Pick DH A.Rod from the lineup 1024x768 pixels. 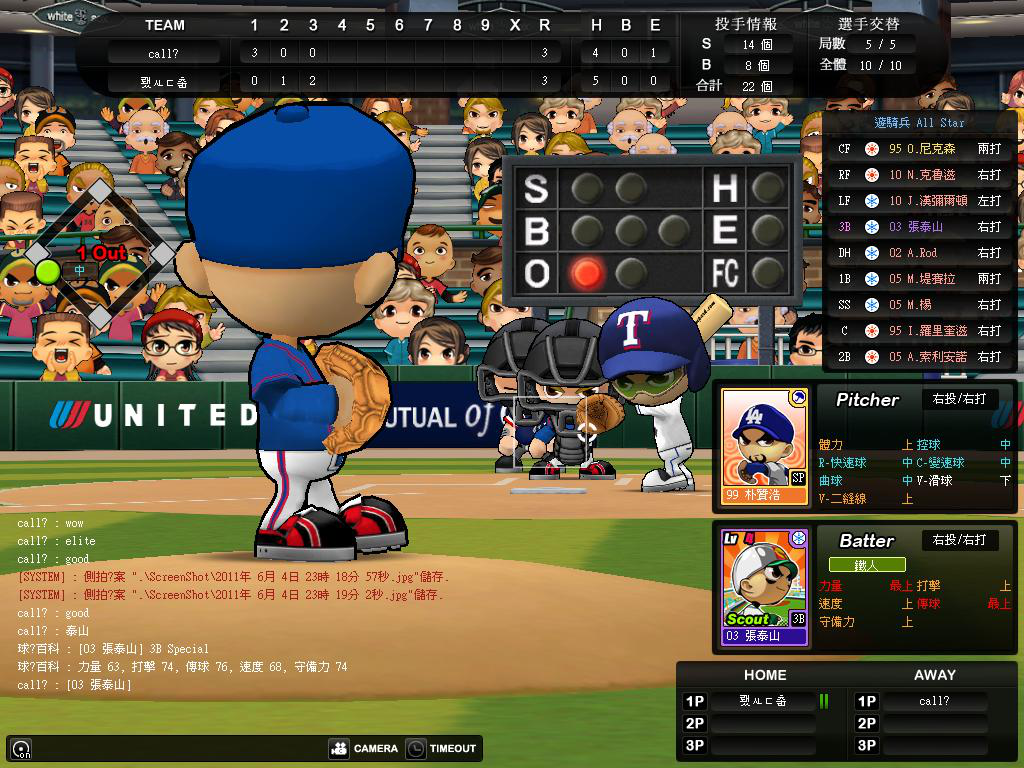coord(920,253)
